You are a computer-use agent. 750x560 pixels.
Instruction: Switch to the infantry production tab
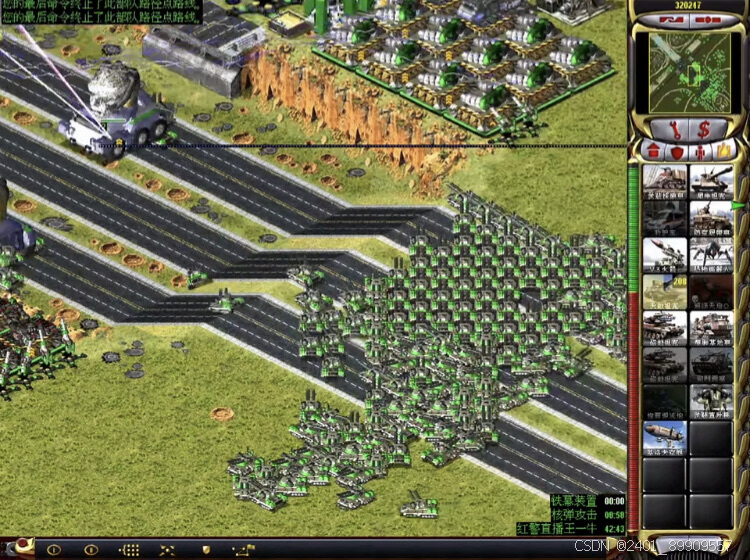[x=700, y=151]
